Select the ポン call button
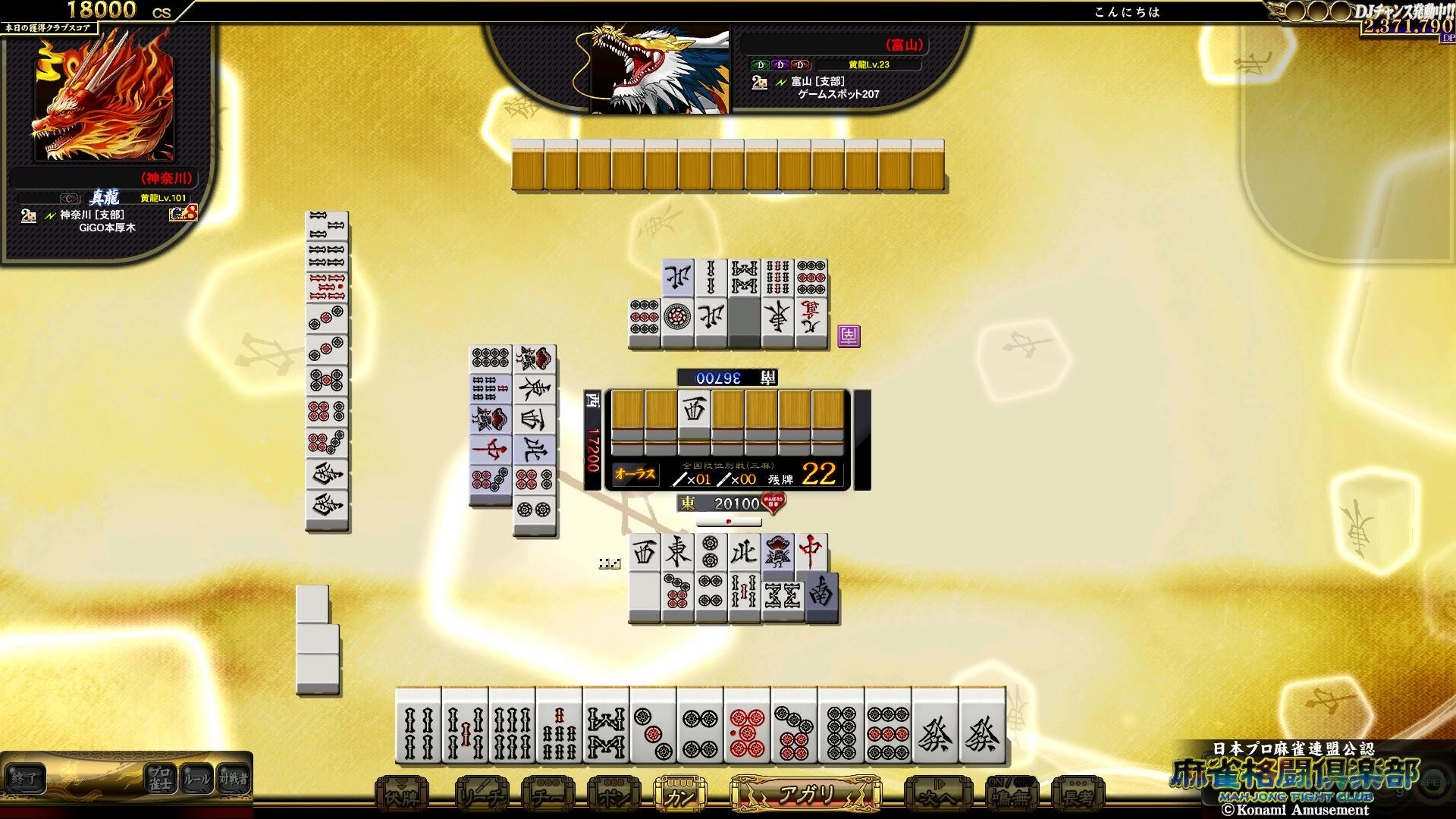Image resolution: width=1456 pixels, height=819 pixels. (x=613, y=795)
